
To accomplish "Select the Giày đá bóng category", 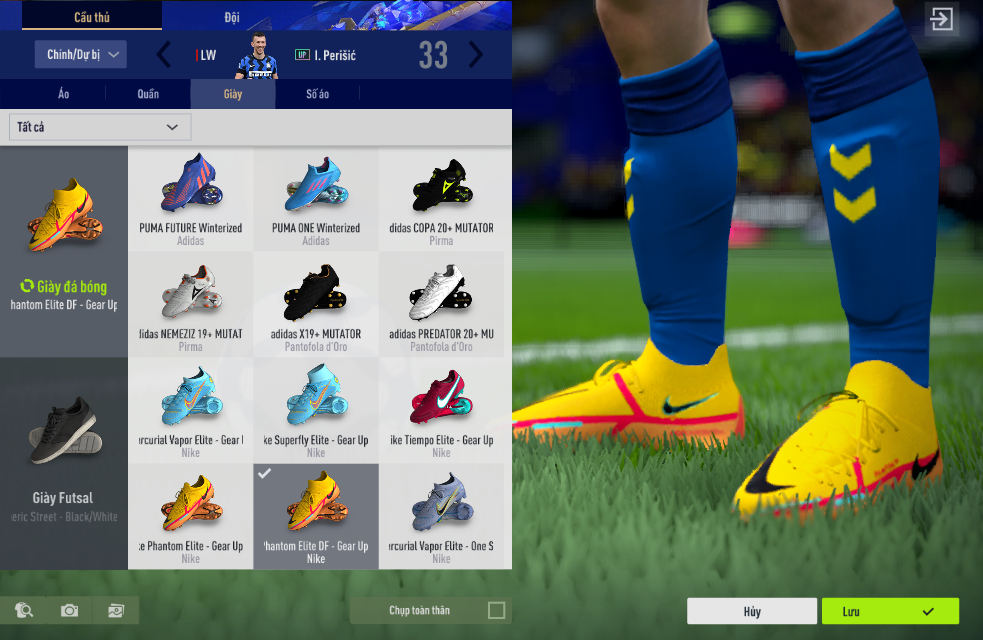I will tap(64, 251).
